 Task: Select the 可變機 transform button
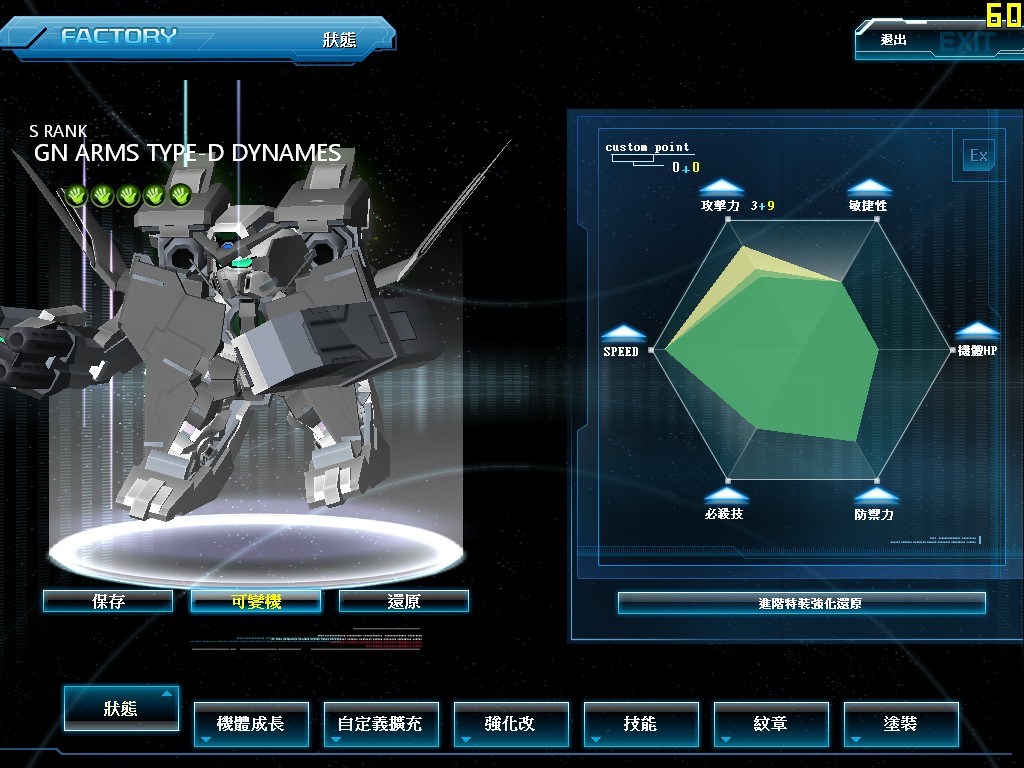coord(256,601)
